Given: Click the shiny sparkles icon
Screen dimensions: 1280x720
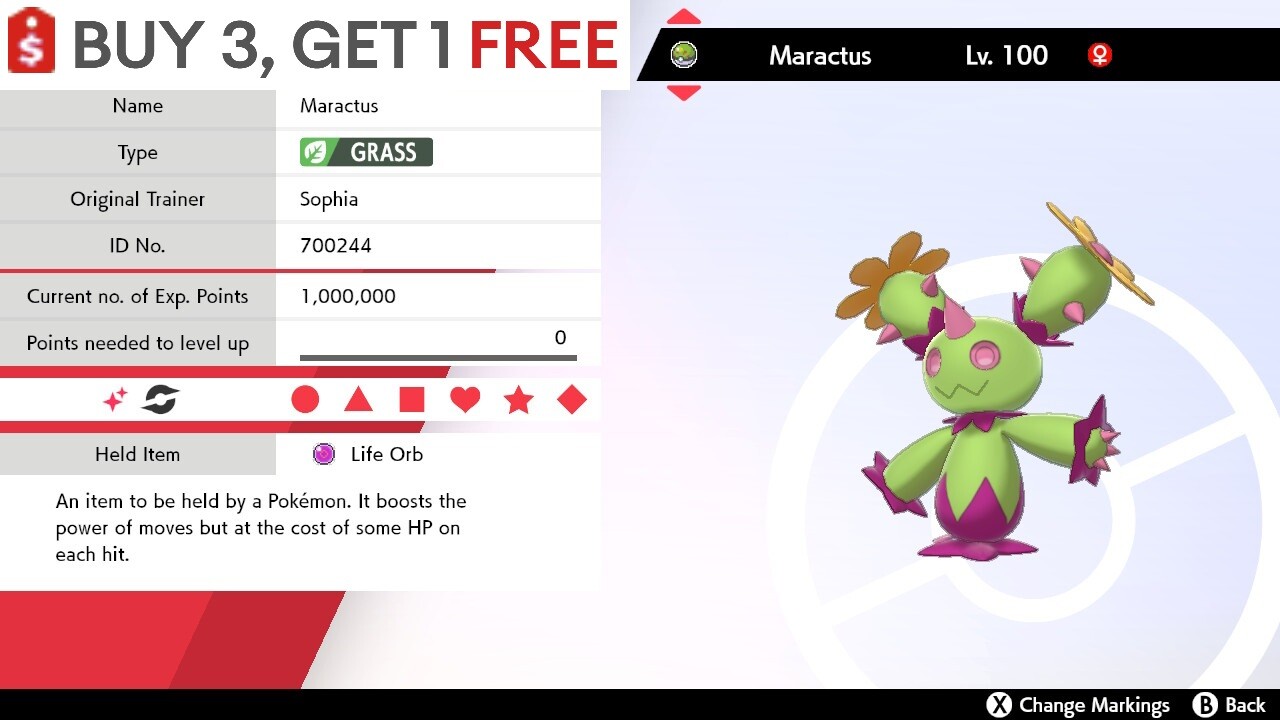Looking at the screenshot, I should [x=113, y=399].
